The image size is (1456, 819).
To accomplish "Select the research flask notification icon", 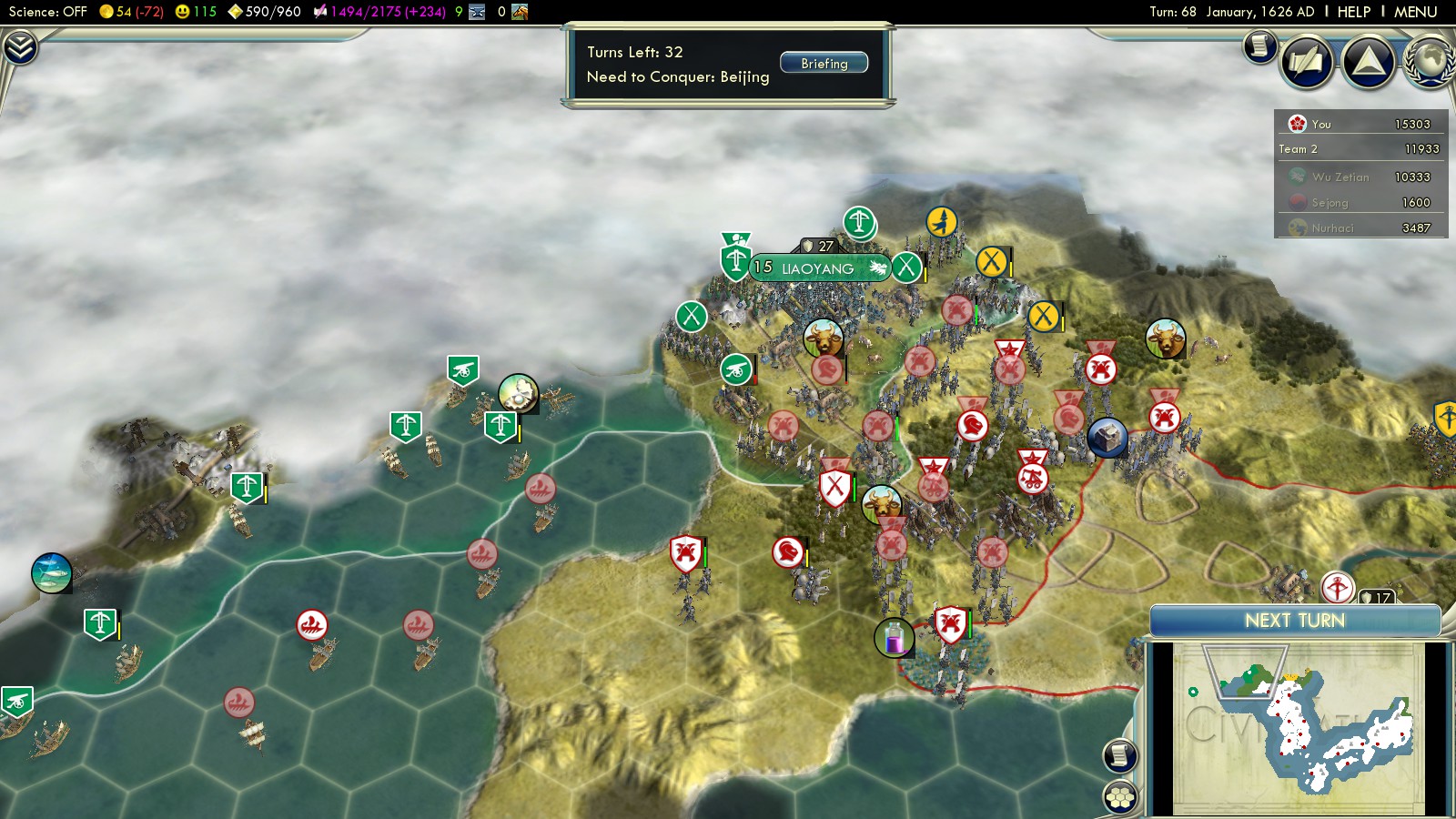I will 894,637.
